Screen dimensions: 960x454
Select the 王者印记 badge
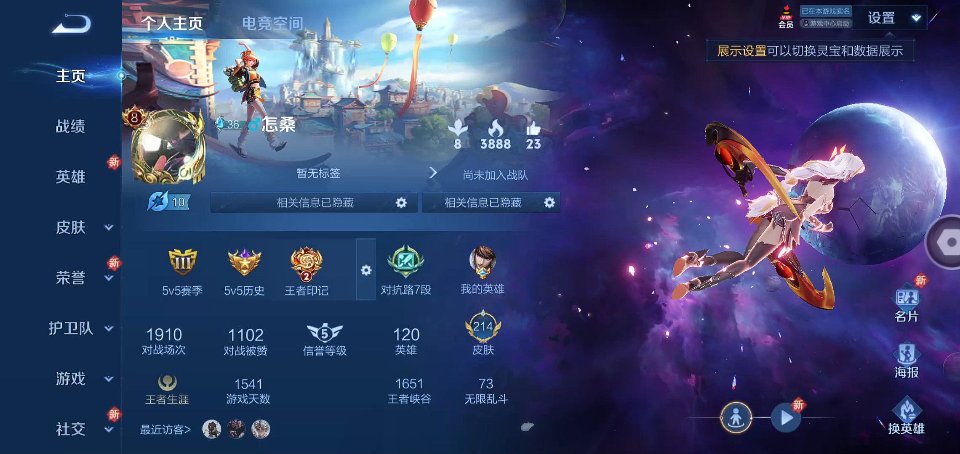click(308, 264)
